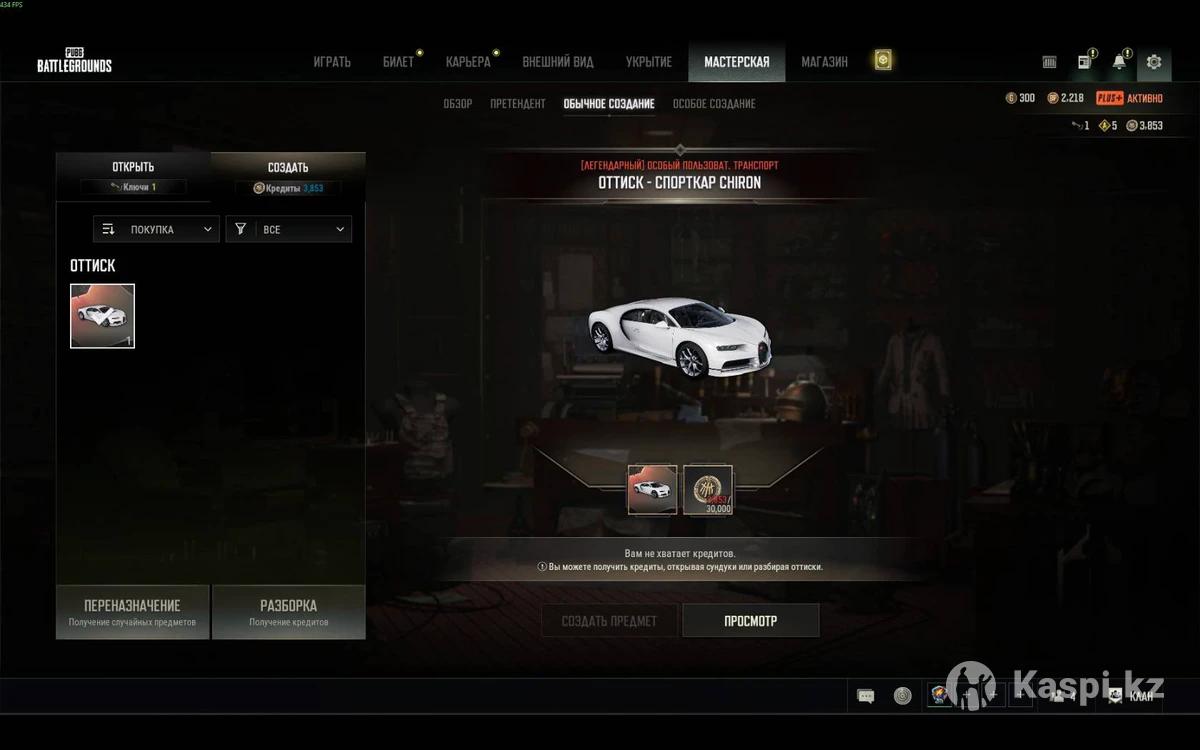The width and height of the screenshot is (1200, 750).
Task: Select the МАСТЕРСКАЯ menu entry
Action: [x=737, y=62]
